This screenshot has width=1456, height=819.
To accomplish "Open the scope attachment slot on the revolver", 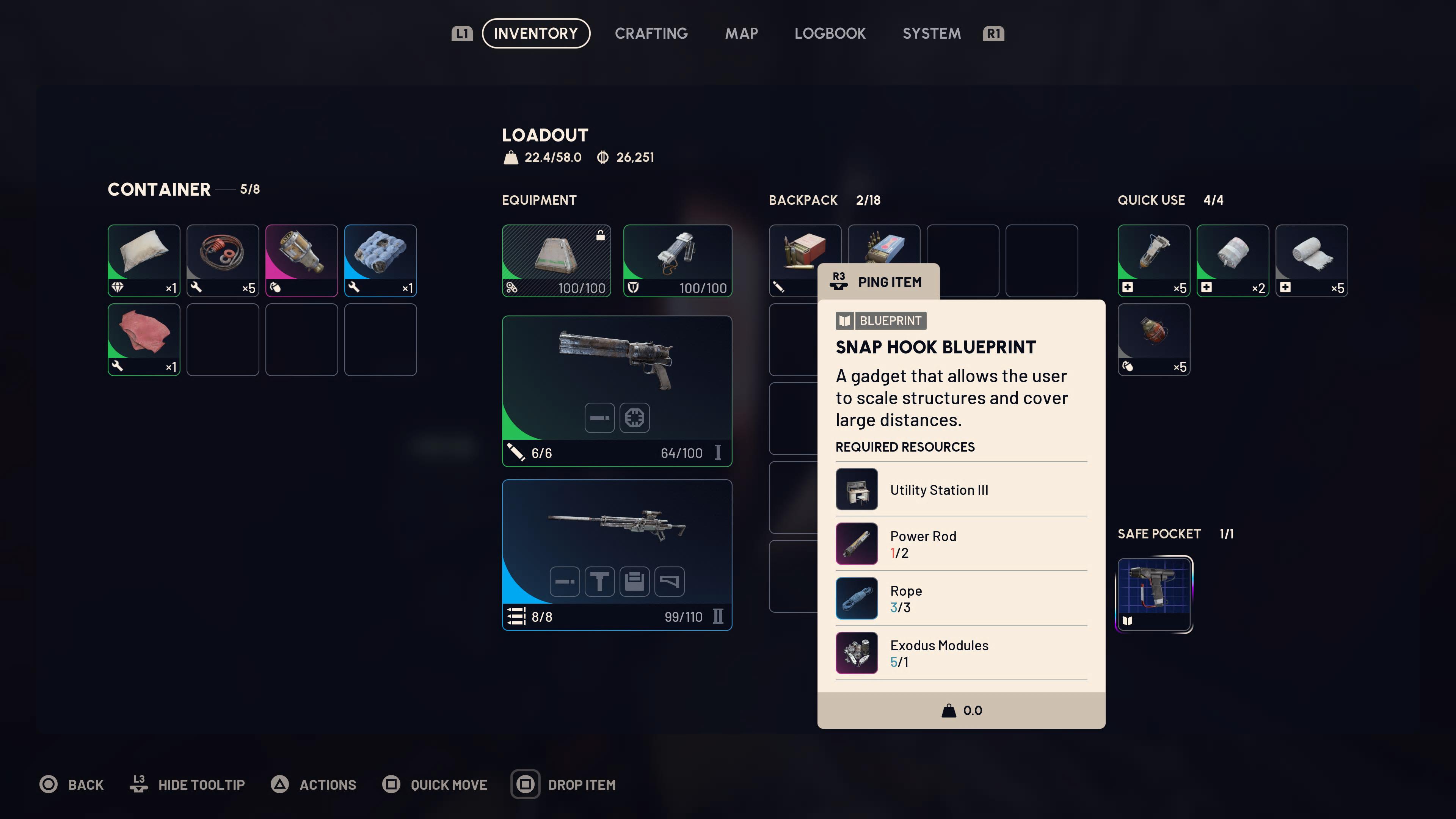I will click(x=635, y=418).
